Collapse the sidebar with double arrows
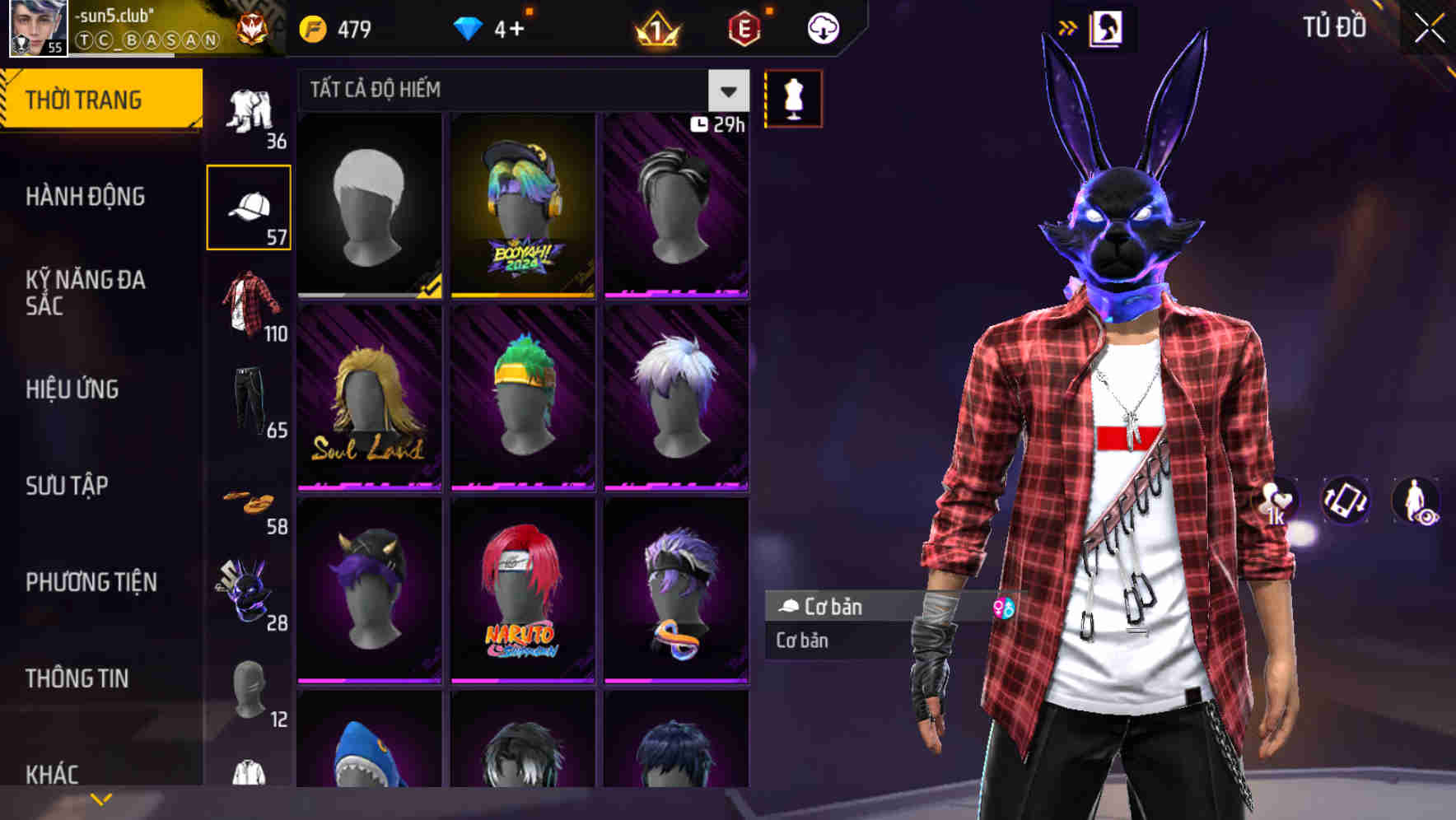Screen dimensions: 1456x820 tap(1068, 26)
